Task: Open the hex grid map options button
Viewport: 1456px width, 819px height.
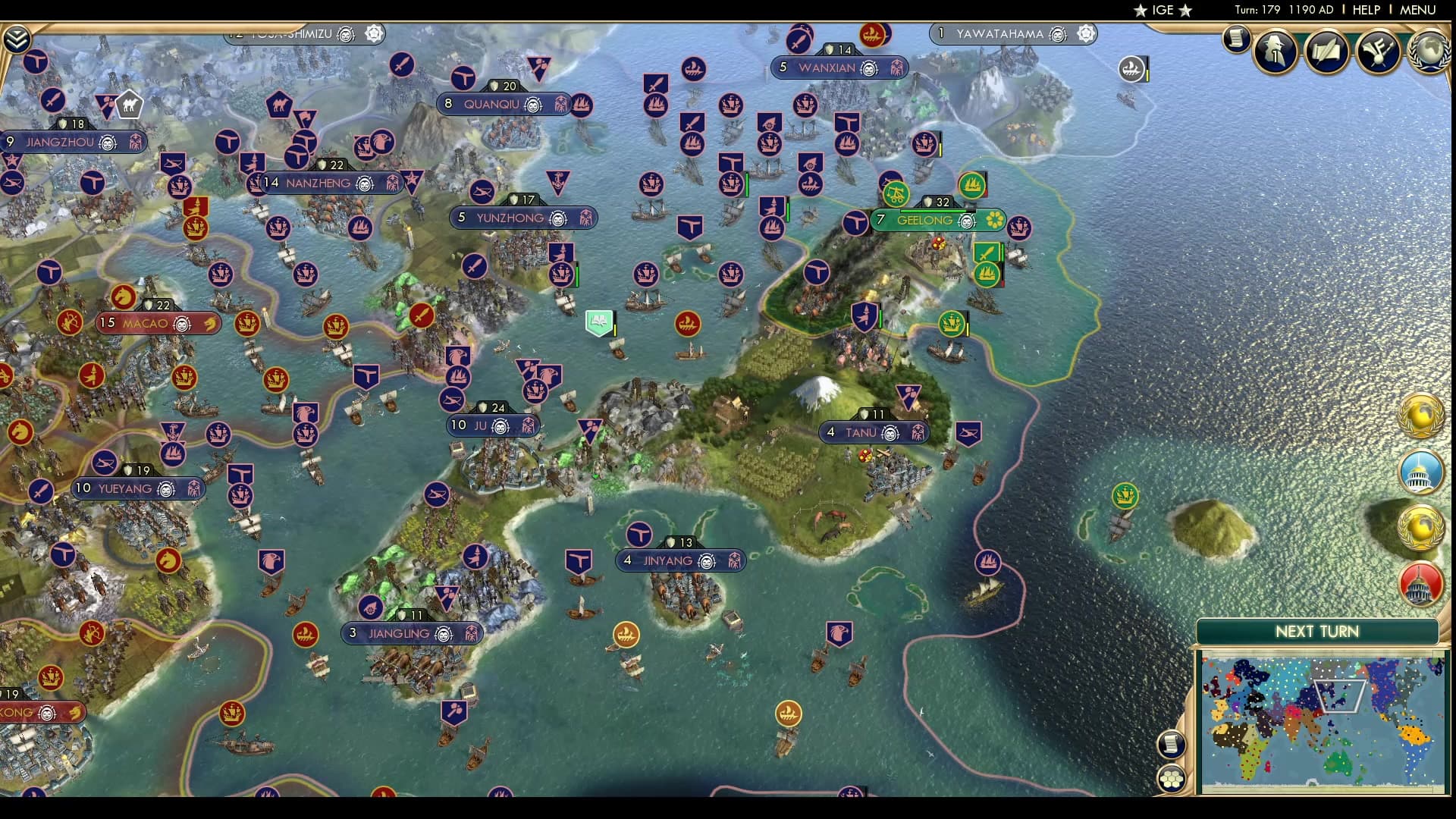Action: 1172,779
